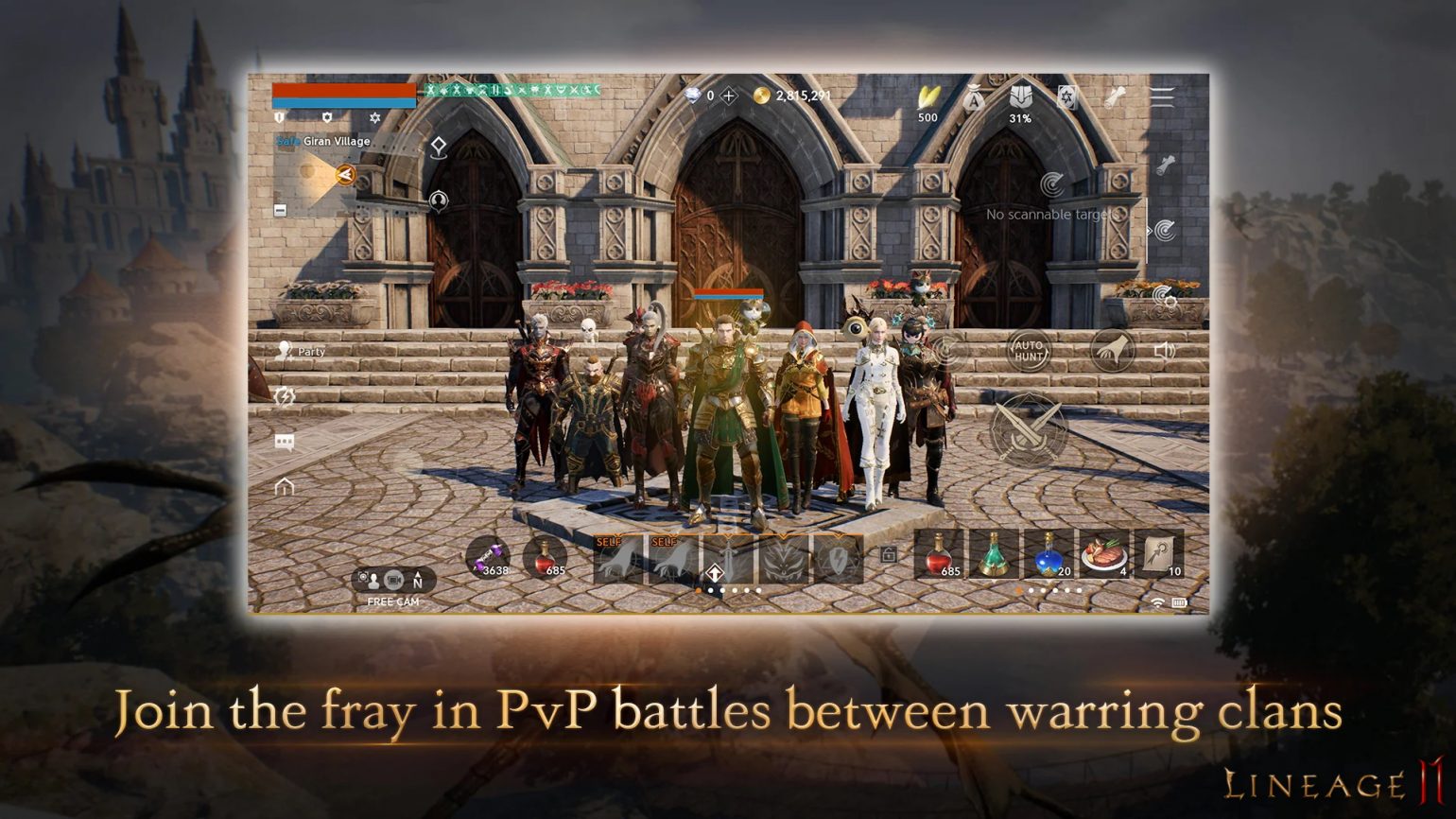Click the shield defense icon showing 31%
Screen dimensions: 1456x819
tap(1022, 97)
